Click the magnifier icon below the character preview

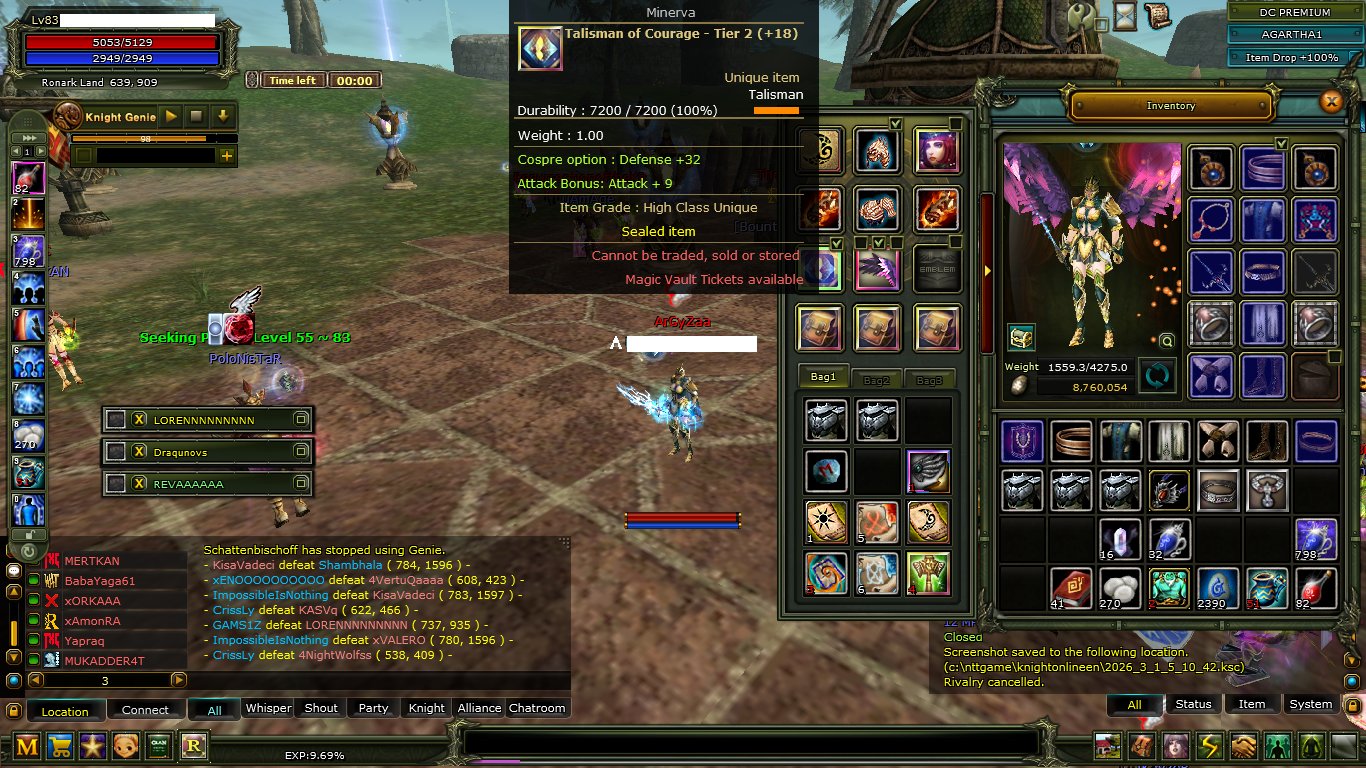[1166, 341]
